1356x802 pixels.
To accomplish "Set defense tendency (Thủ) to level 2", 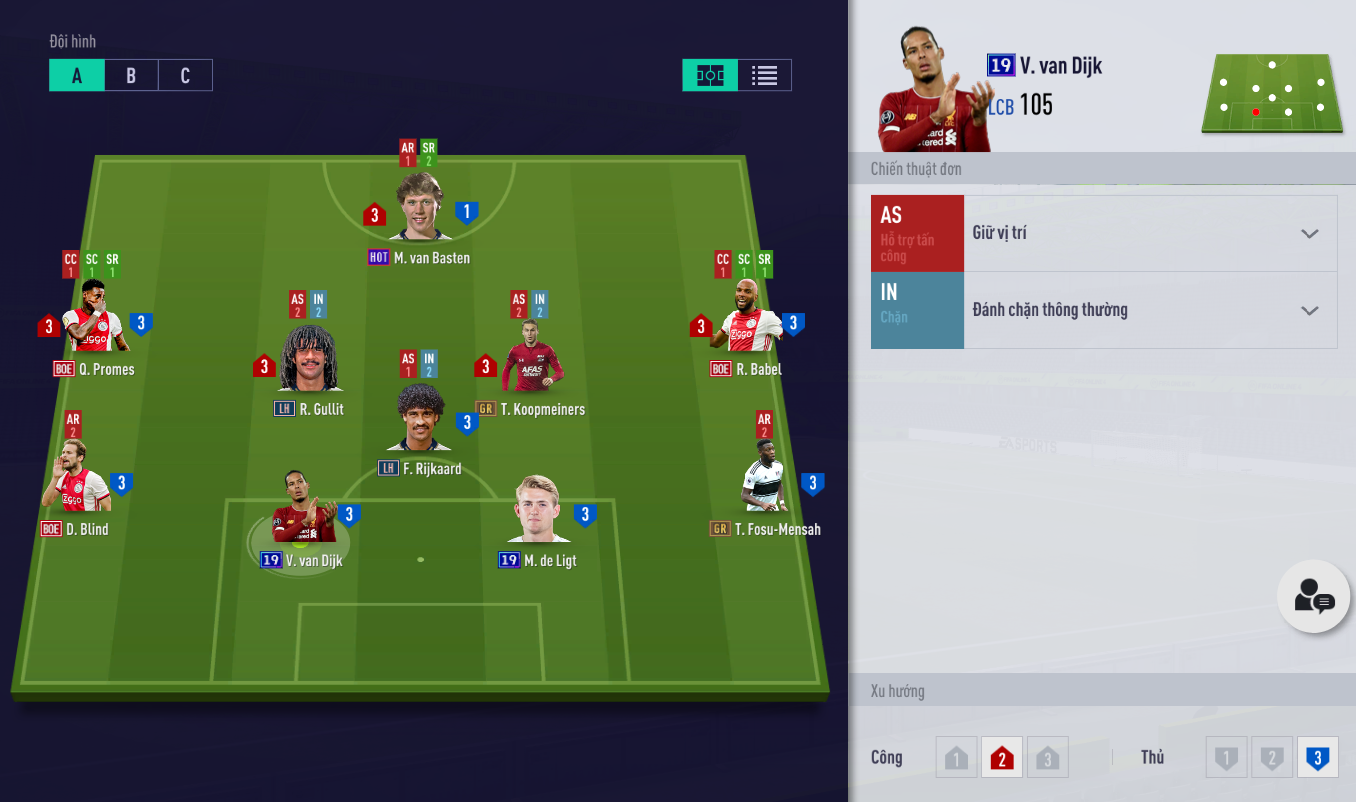I will point(1272,758).
